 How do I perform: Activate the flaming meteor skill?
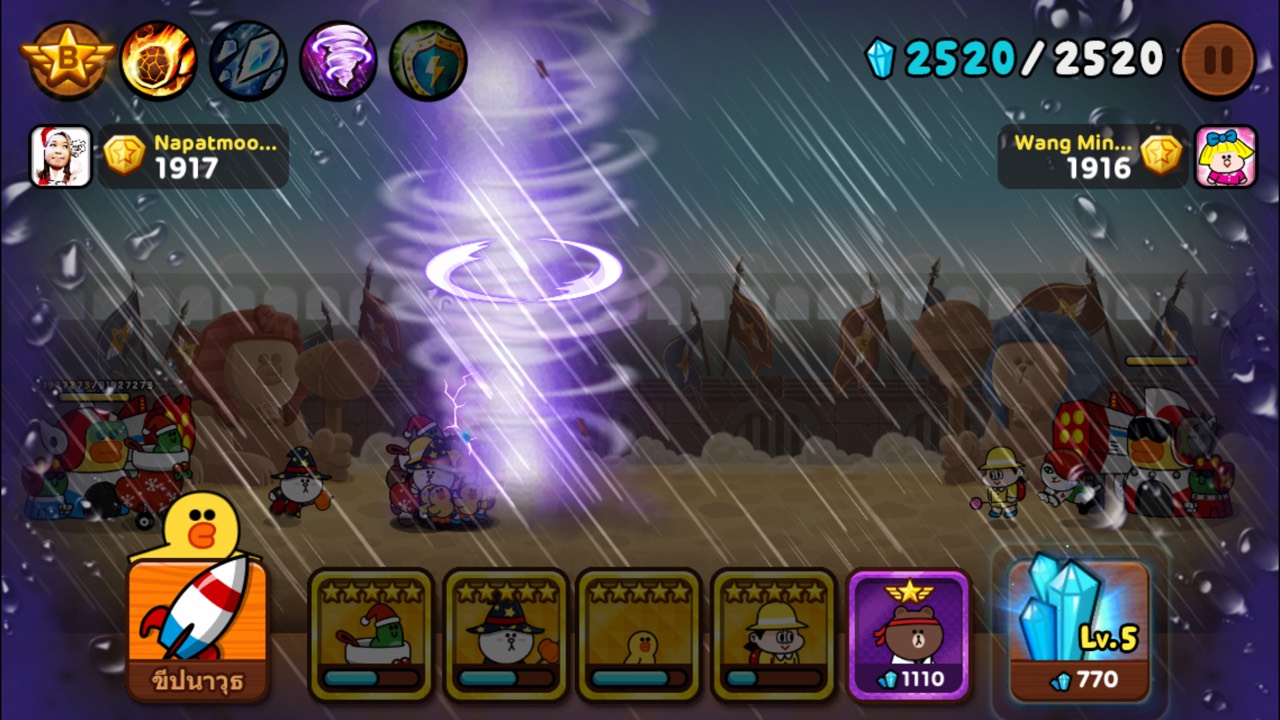click(x=158, y=59)
